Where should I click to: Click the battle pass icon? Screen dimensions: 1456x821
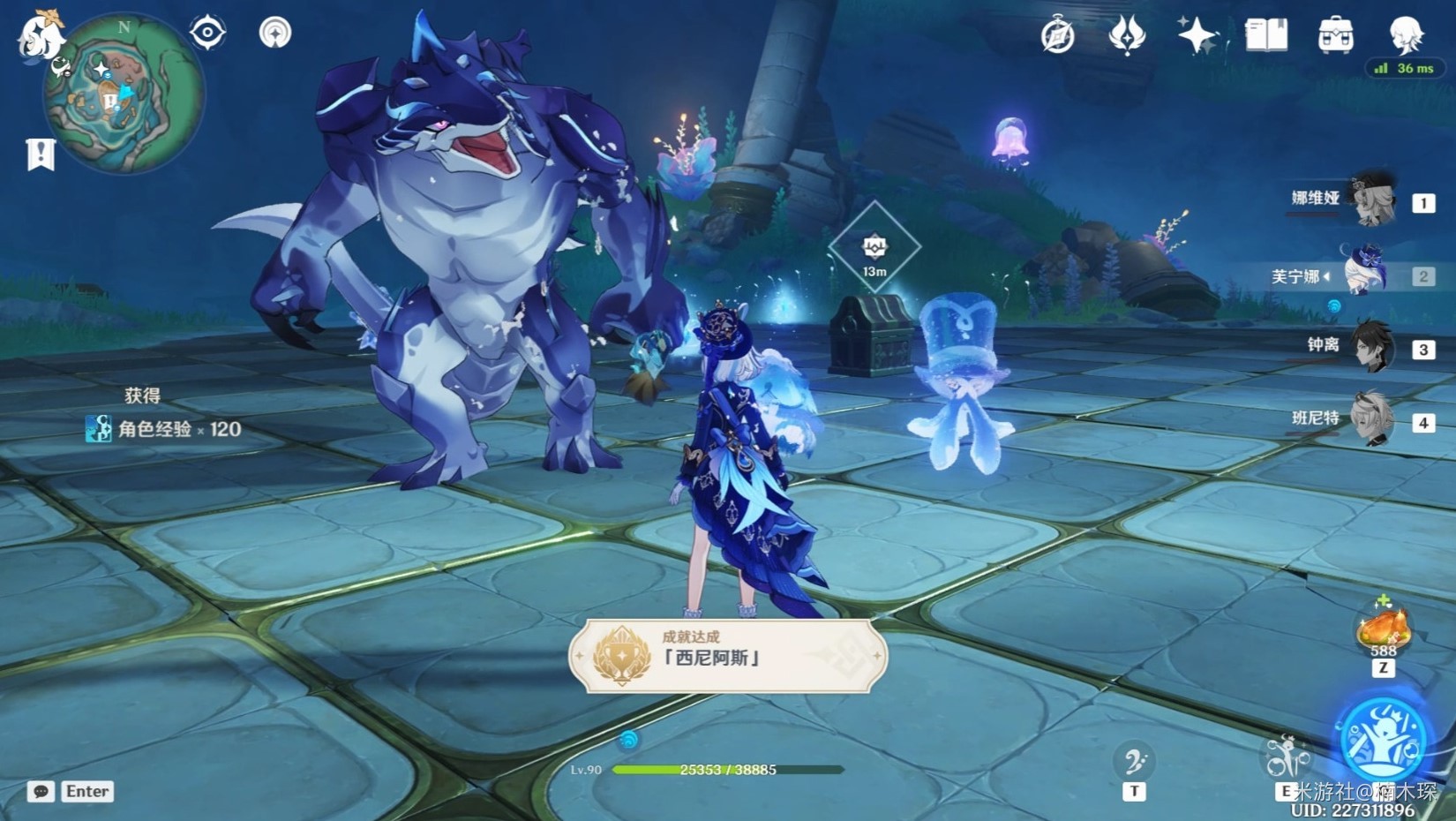[x=1127, y=36]
